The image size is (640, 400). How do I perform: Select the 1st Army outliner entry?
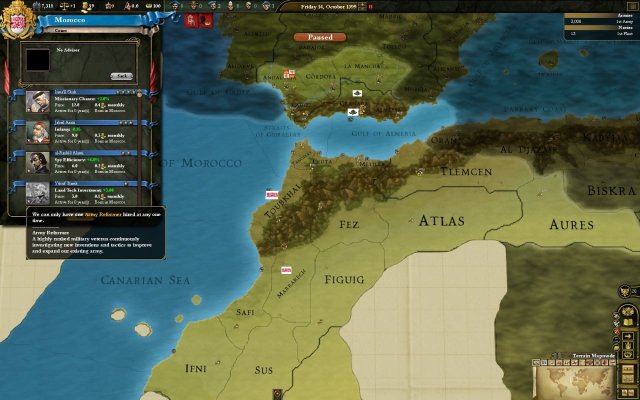pyautogui.click(x=598, y=20)
